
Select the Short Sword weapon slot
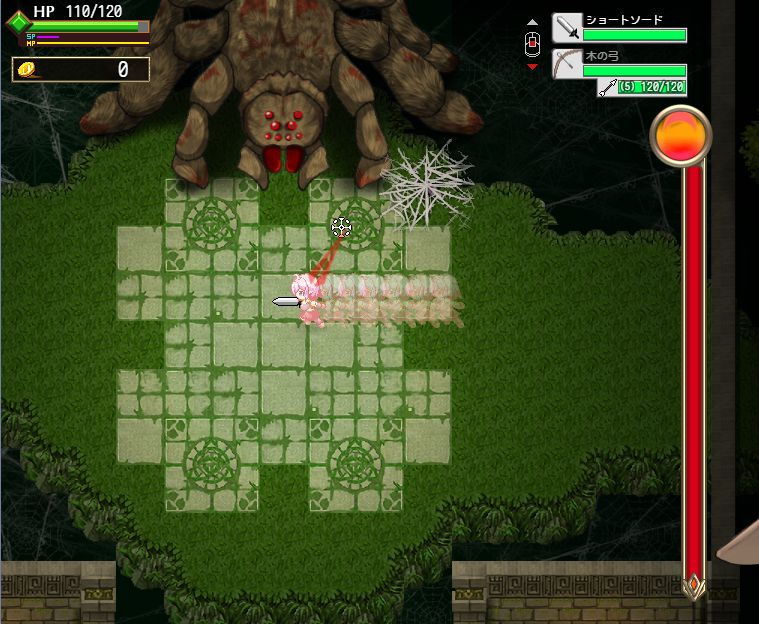(568, 28)
